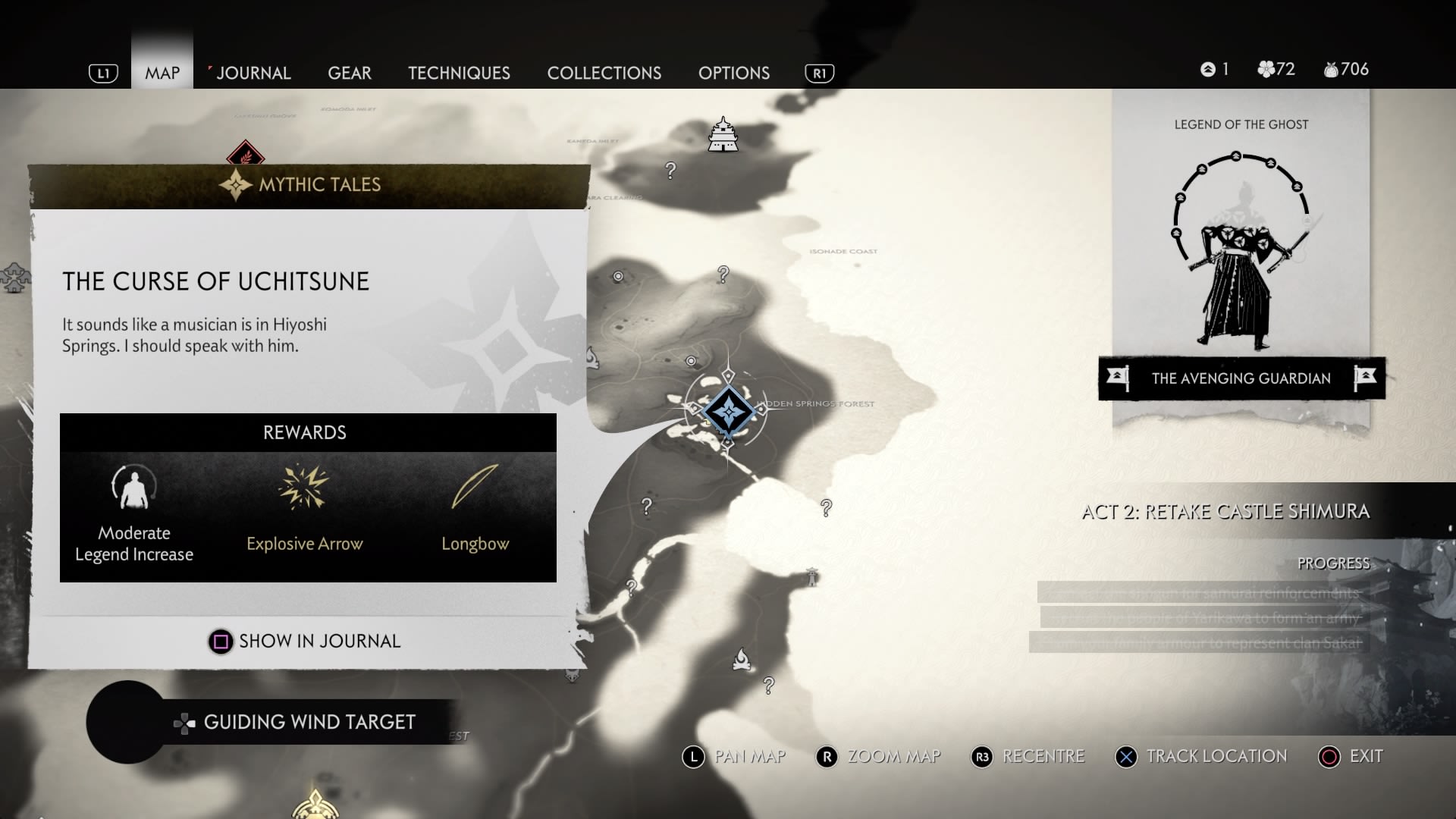This screenshot has height=819, width=1456.
Task: Choose Show in Journal
Action: coord(305,642)
